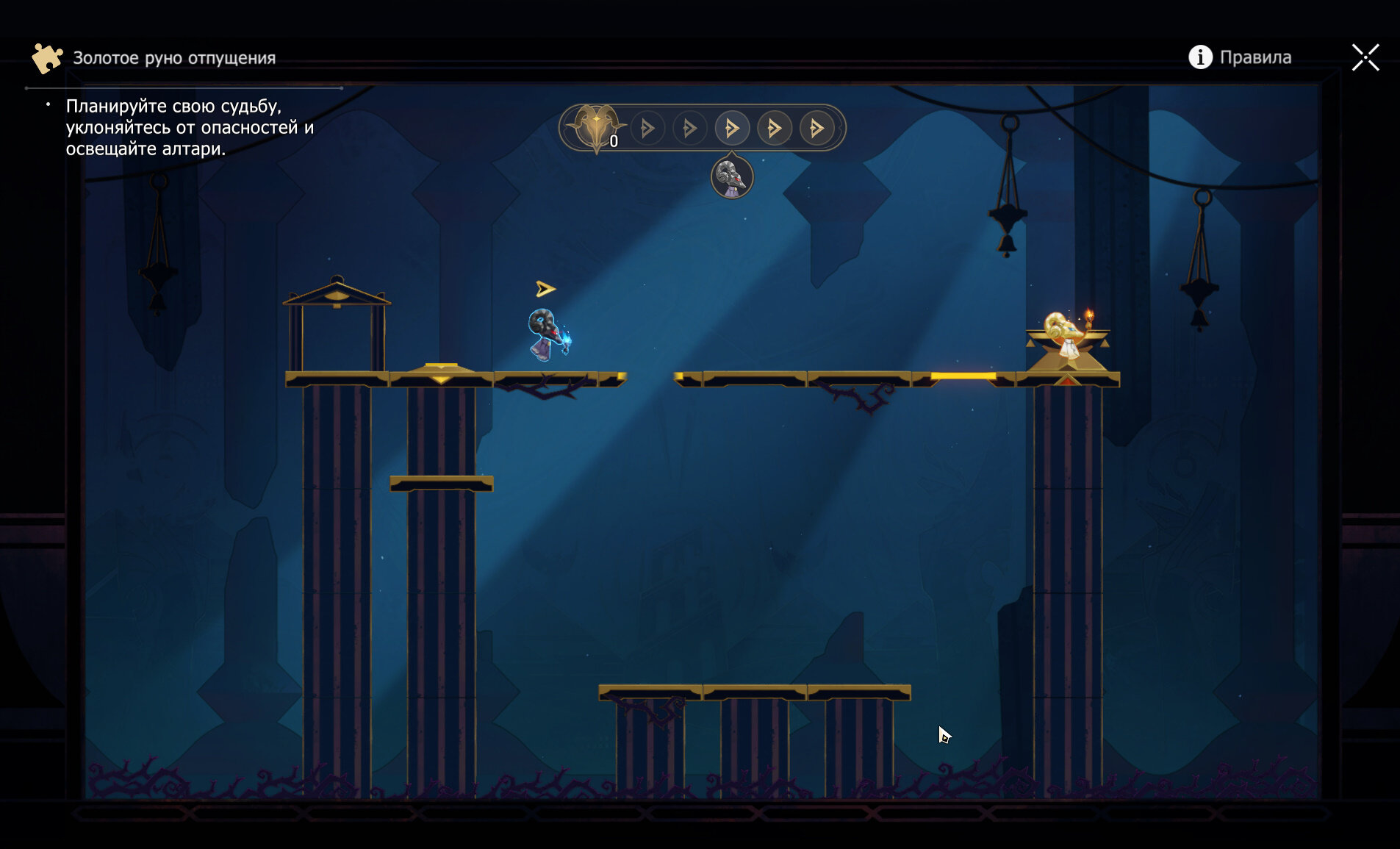Open the Правила rules panel
The image size is (1400, 849).
1240,57
